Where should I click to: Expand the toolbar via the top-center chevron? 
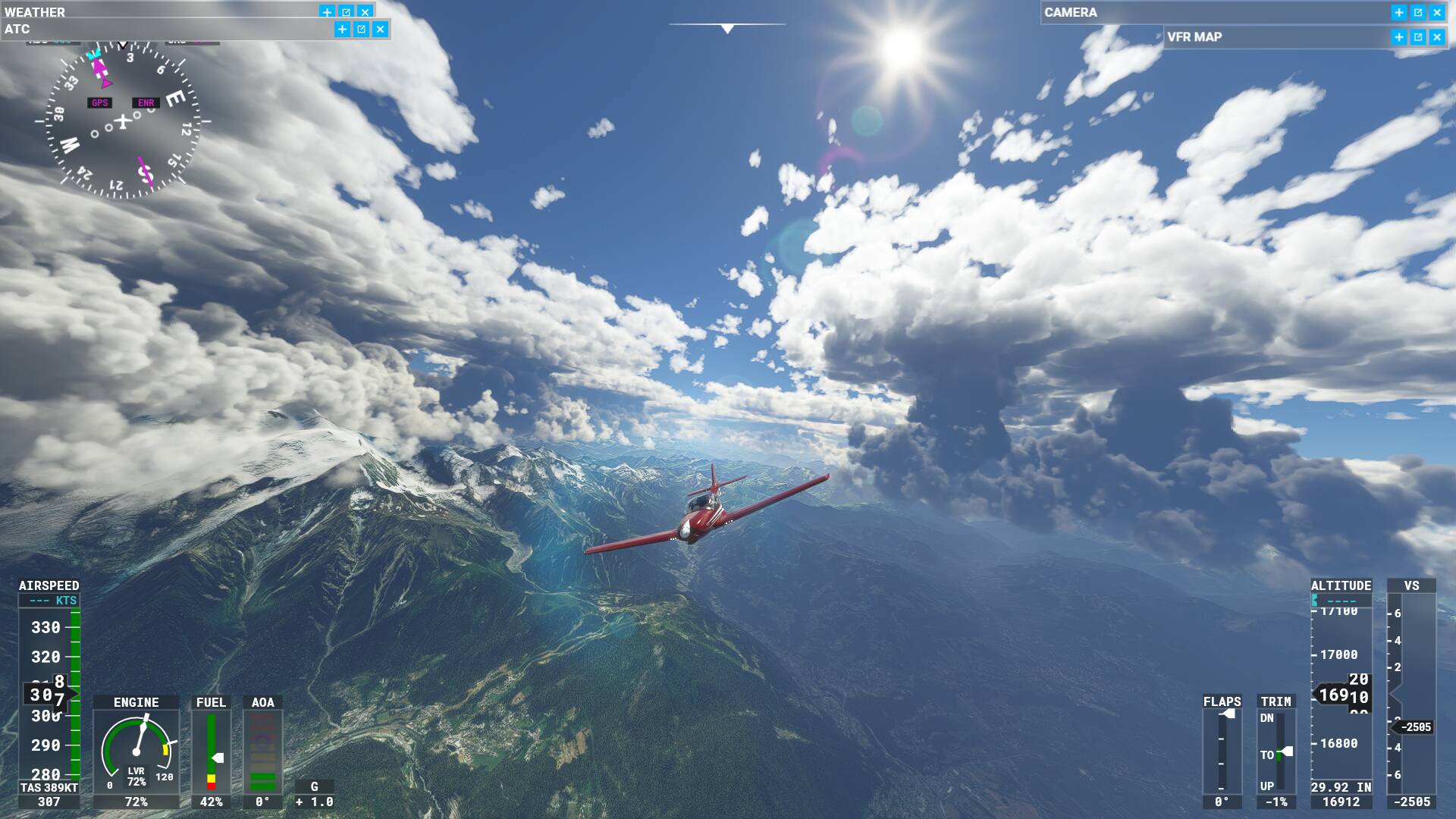727,29
